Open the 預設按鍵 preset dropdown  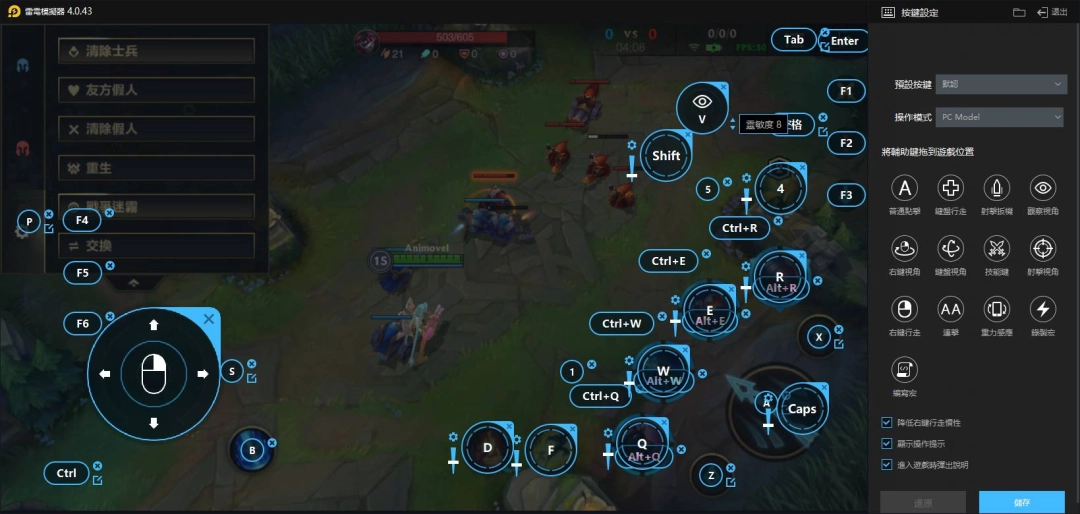[x=1002, y=85]
